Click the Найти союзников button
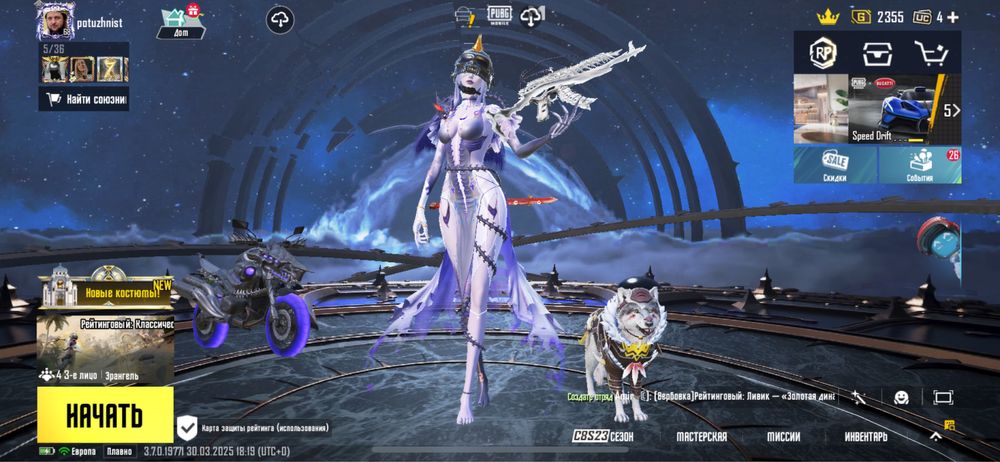This screenshot has width=1000, height=462. pos(84,99)
